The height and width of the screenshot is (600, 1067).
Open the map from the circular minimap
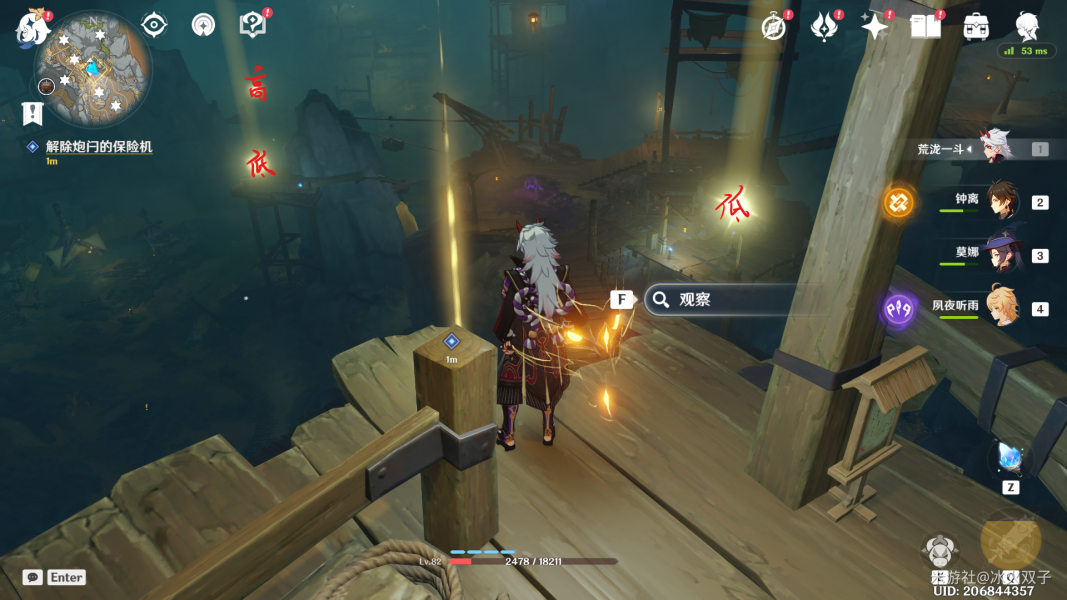(92, 68)
